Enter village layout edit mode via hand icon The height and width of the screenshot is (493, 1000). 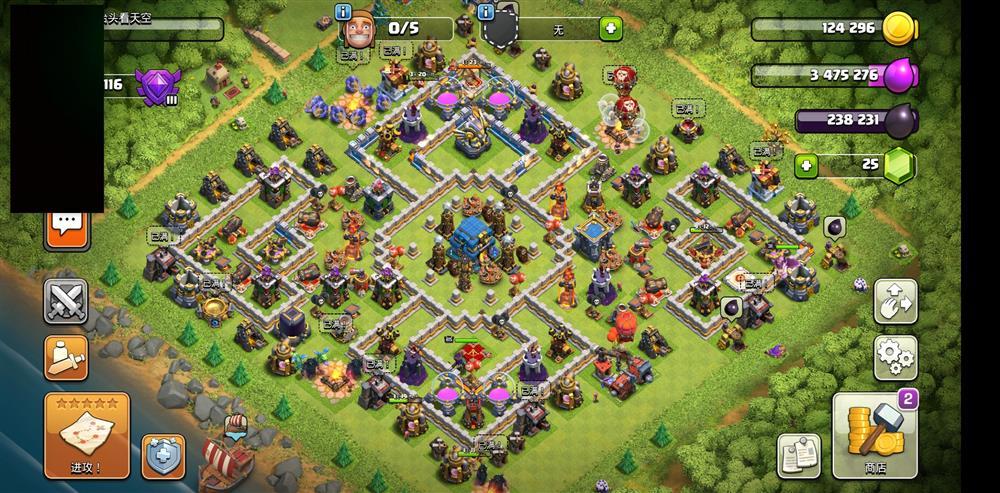(895, 301)
